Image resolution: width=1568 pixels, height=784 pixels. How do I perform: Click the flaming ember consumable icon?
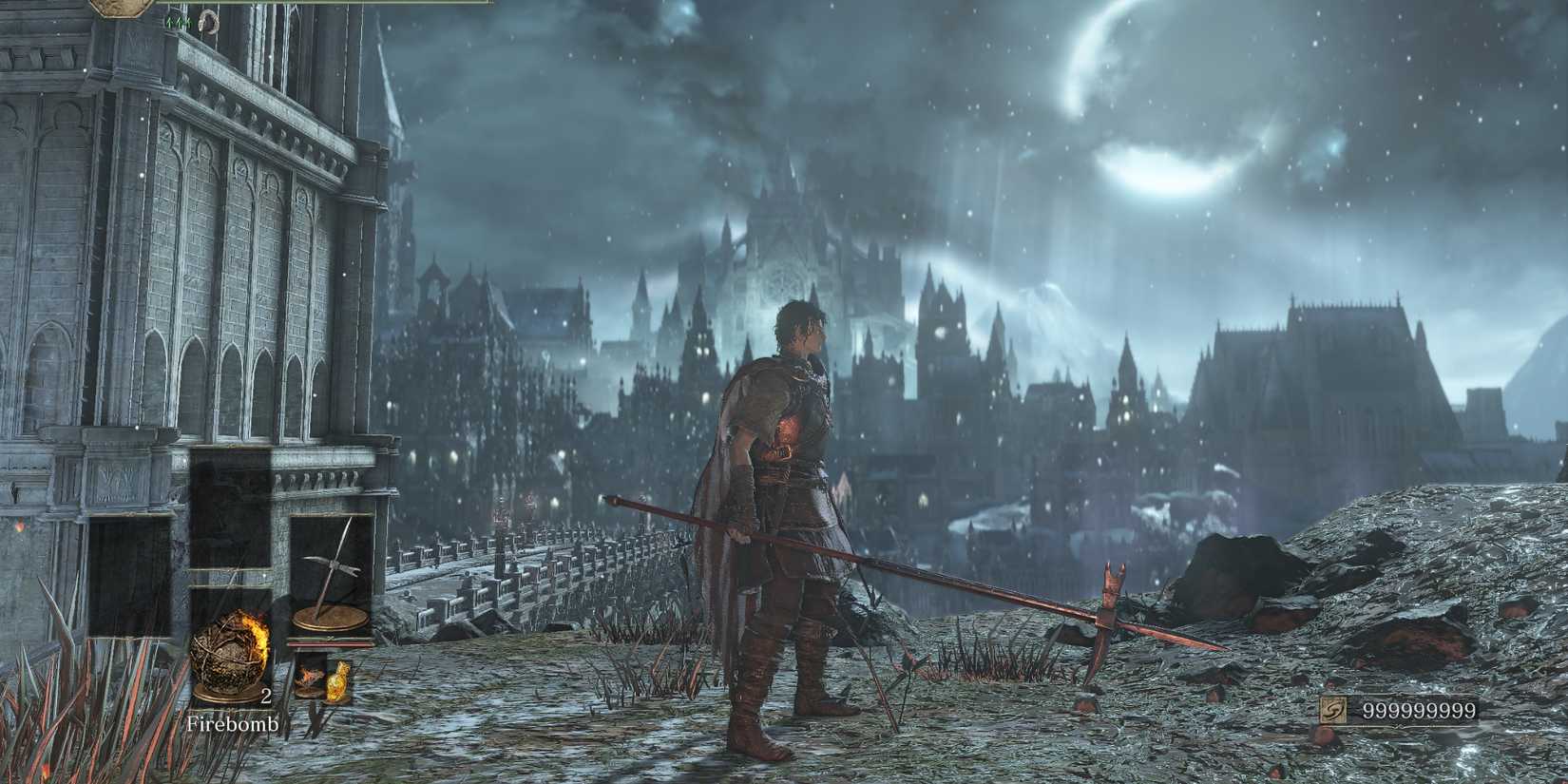pyautogui.click(x=310, y=677)
